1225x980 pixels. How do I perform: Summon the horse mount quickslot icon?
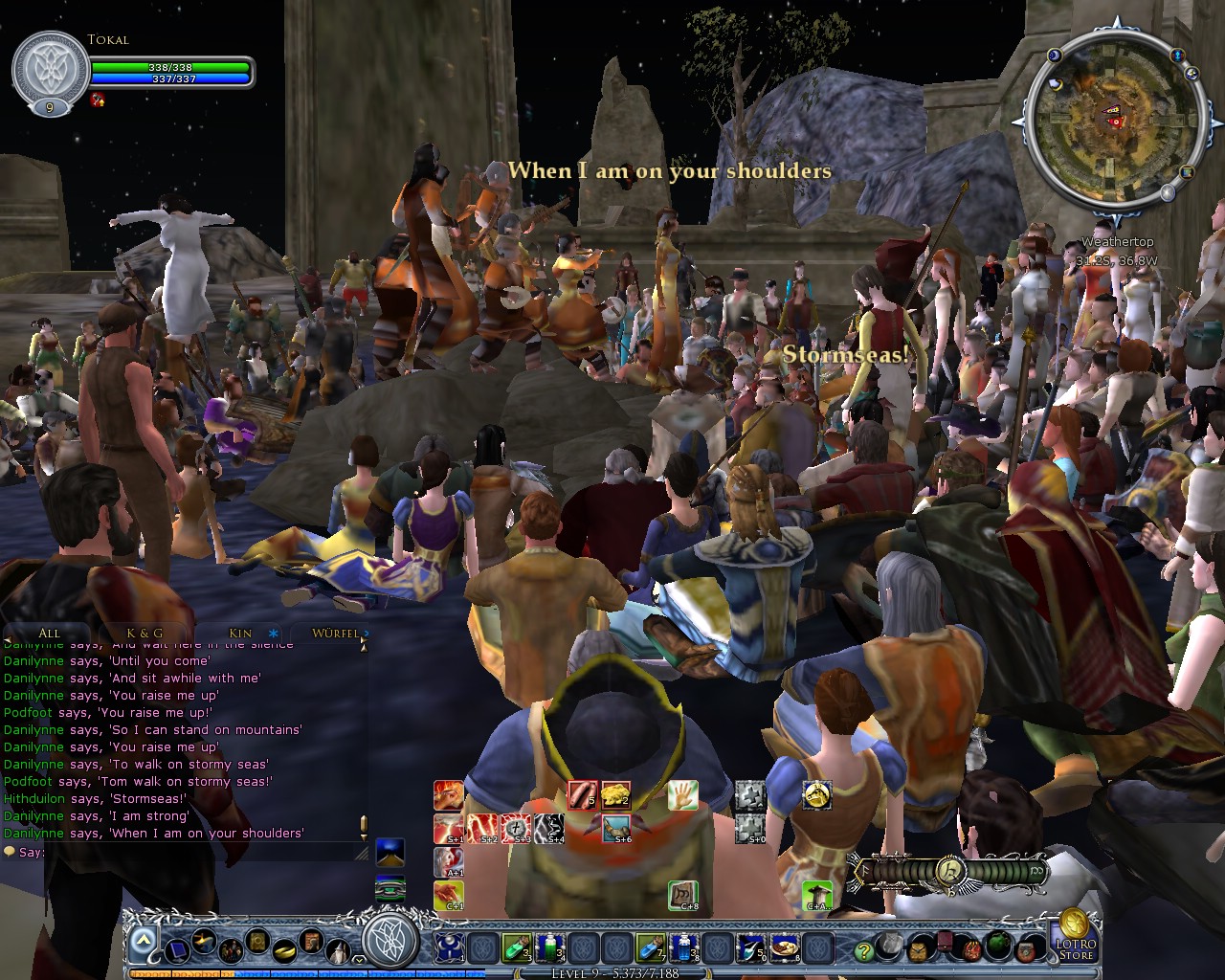(x=816, y=796)
